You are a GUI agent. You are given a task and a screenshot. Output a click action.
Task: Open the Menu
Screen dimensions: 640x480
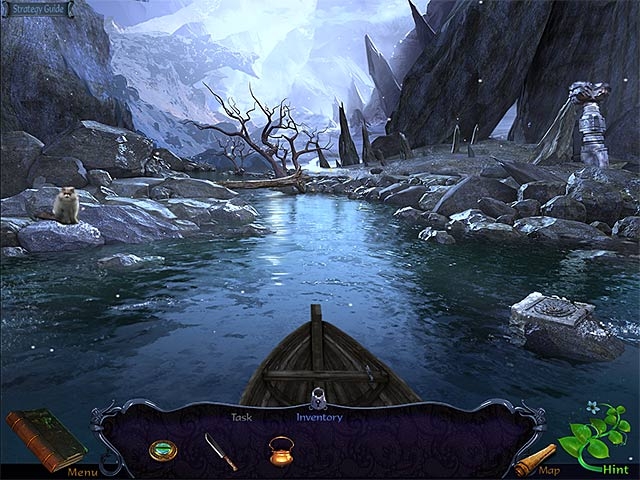pos(82,472)
